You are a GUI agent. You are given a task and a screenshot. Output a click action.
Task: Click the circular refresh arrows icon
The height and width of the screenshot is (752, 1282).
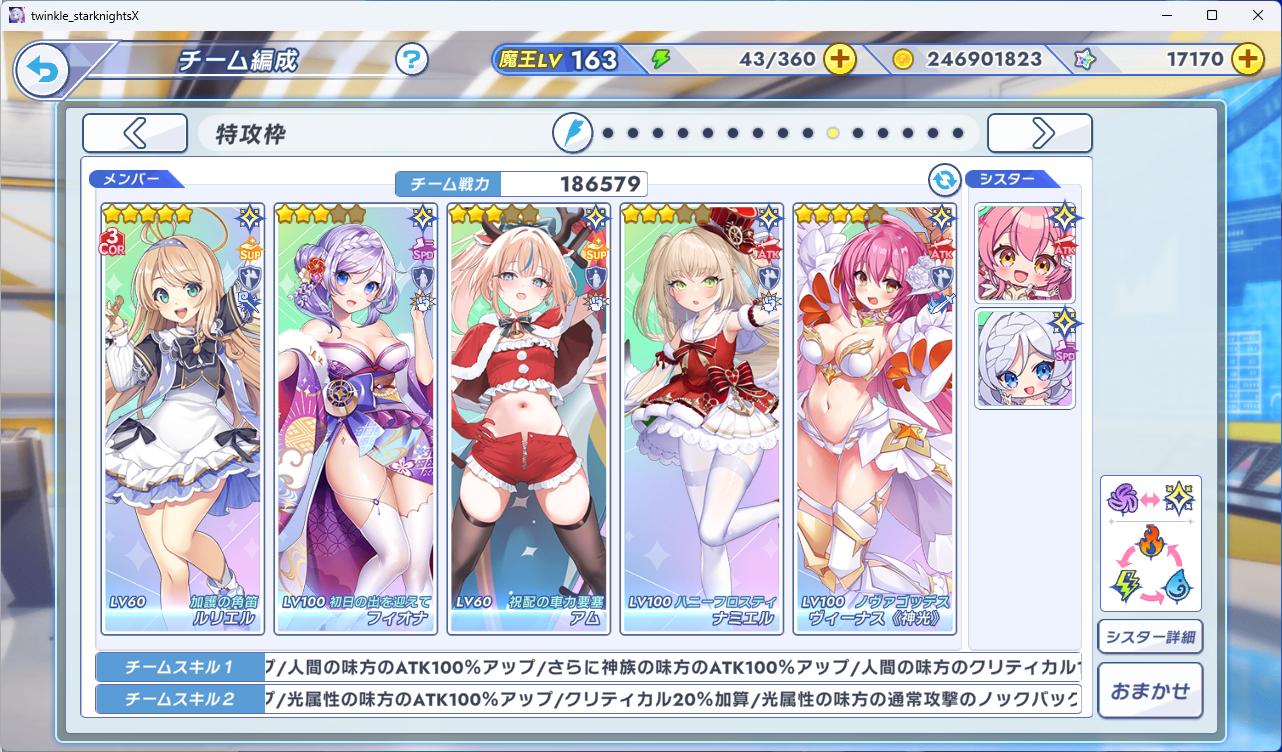coord(944,180)
